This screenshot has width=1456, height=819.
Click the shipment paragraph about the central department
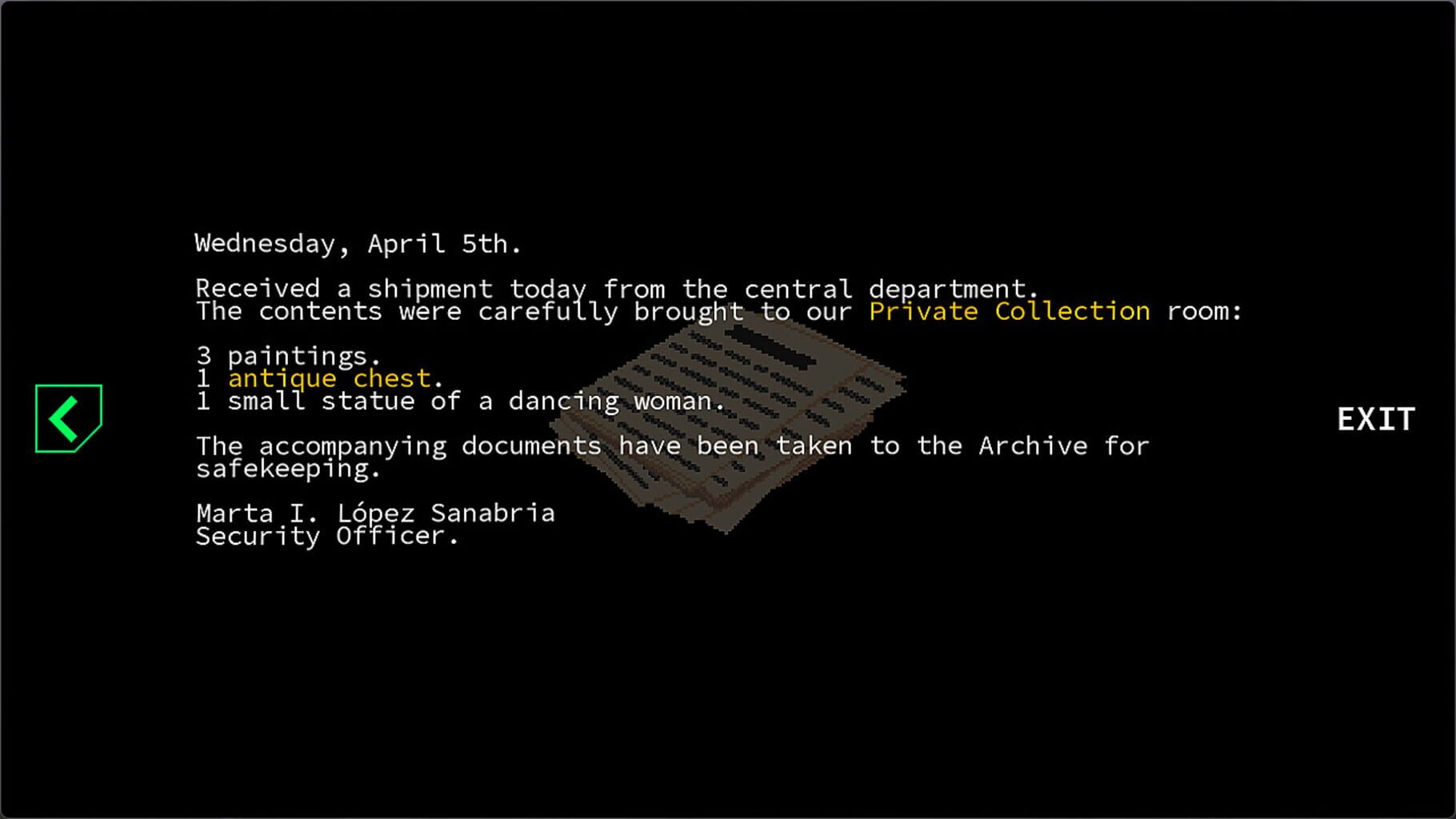pyautogui.click(x=616, y=289)
